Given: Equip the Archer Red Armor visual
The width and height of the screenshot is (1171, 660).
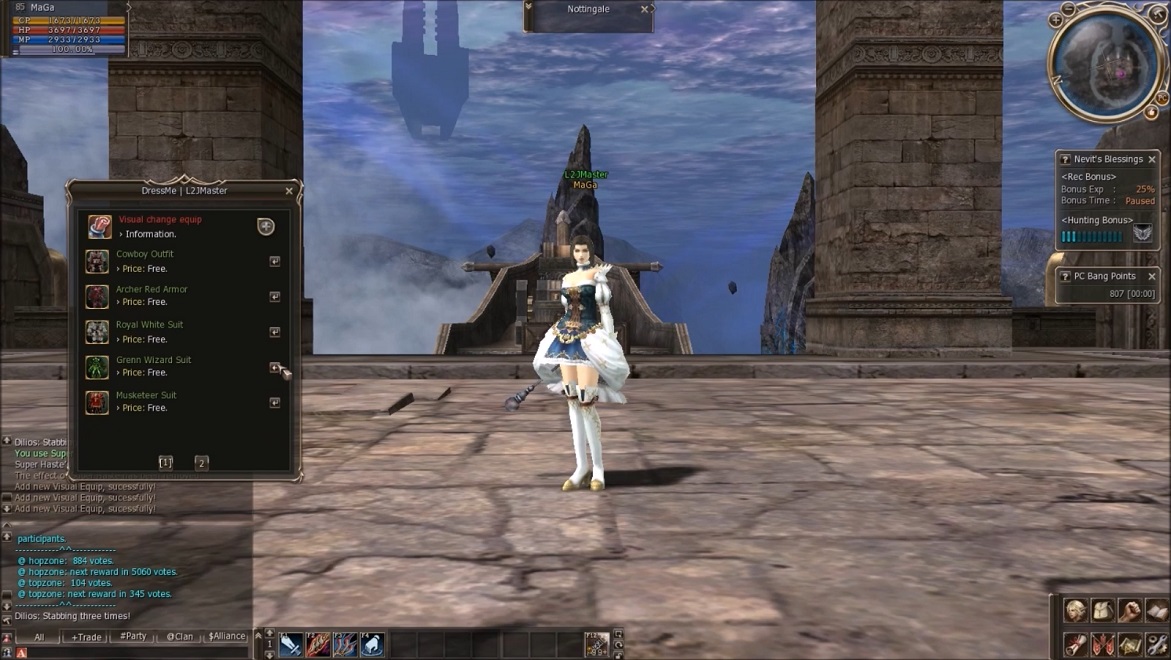Looking at the screenshot, I should pyautogui.click(x=274, y=297).
